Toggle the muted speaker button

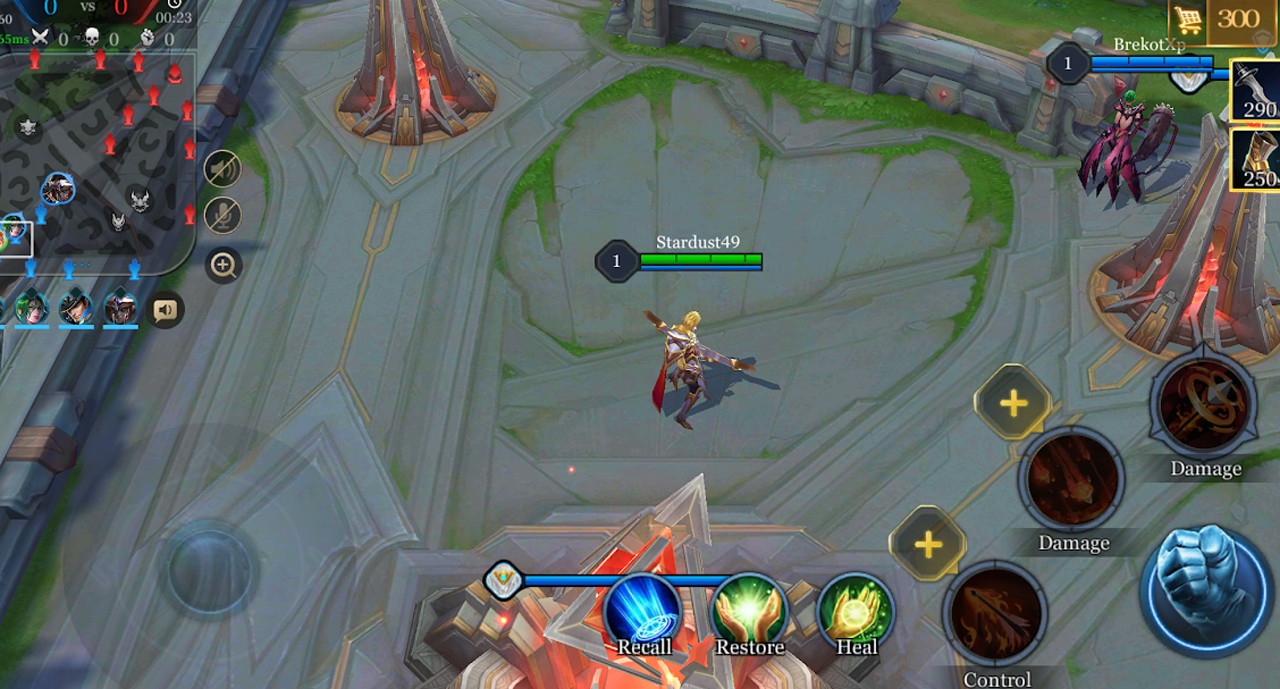tap(223, 168)
